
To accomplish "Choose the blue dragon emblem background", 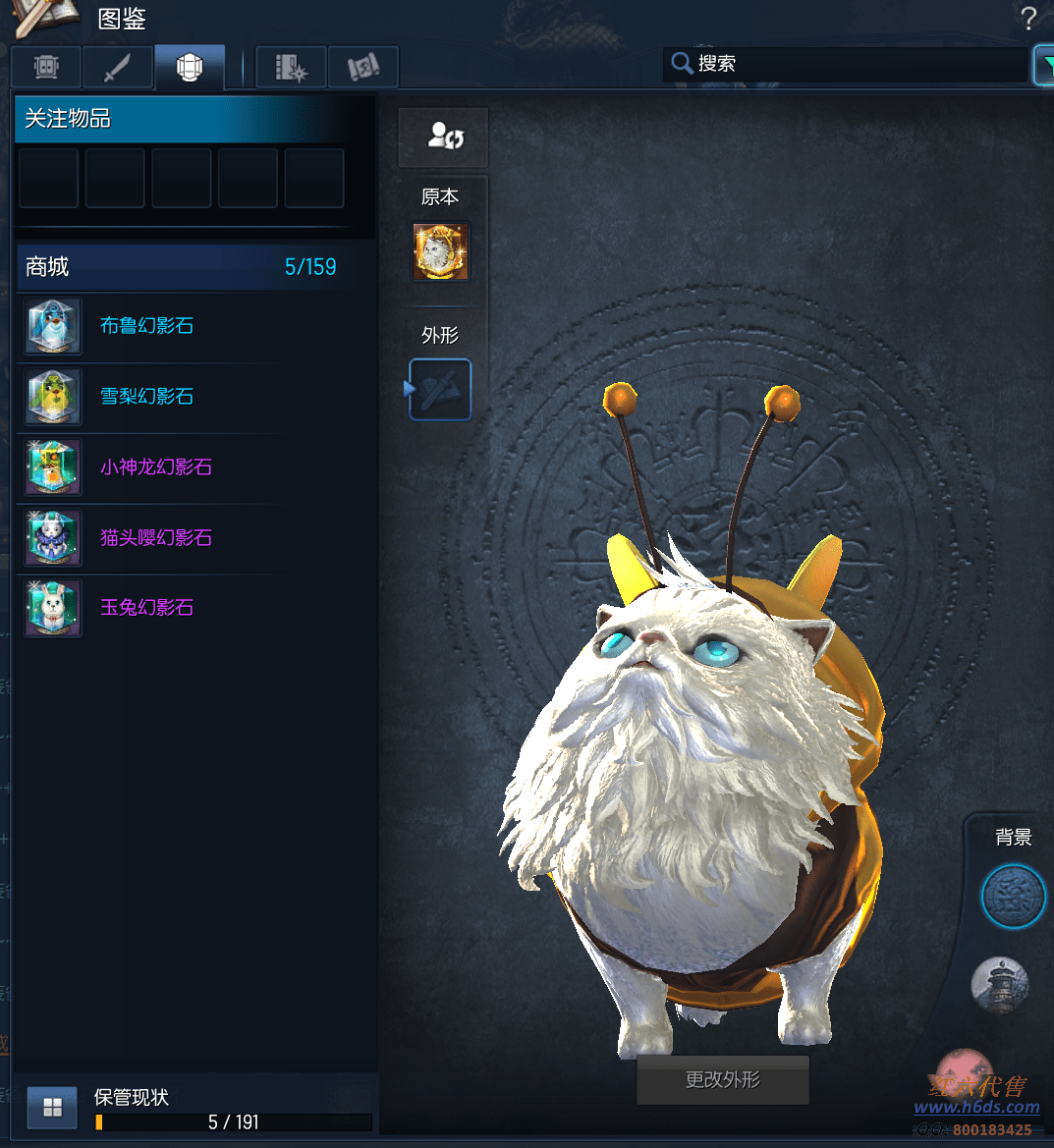I will pyautogui.click(x=1013, y=897).
